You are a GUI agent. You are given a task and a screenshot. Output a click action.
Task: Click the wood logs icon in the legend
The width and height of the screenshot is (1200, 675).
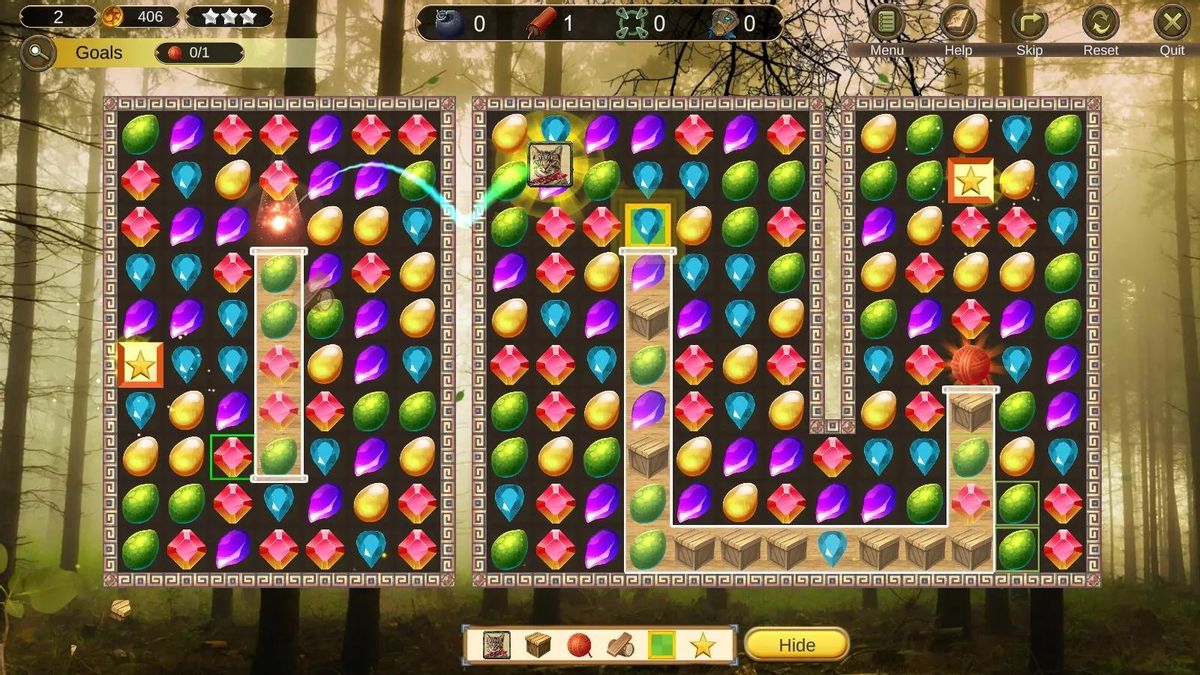[620, 645]
